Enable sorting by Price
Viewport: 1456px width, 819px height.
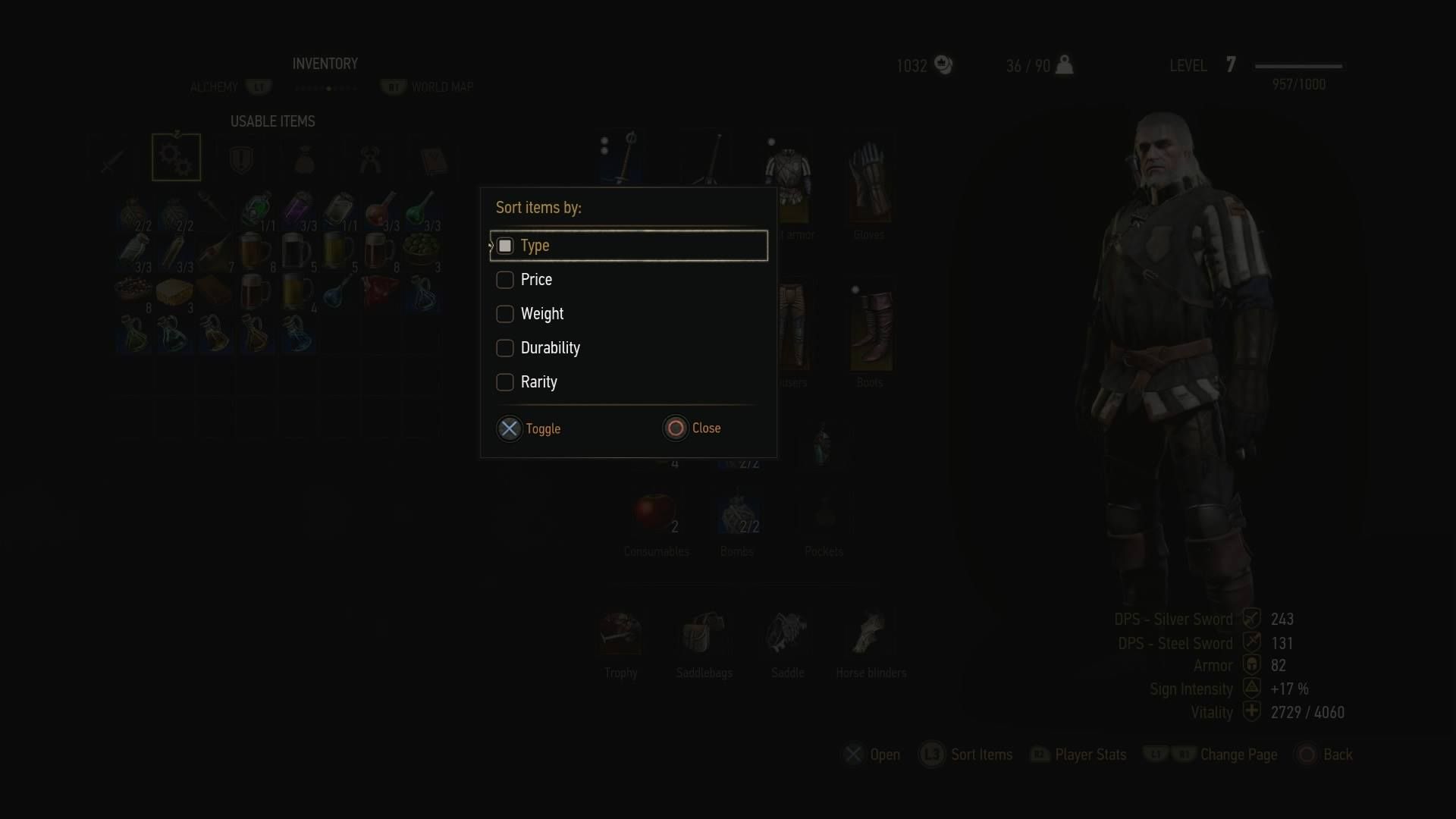pyautogui.click(x=505, y=280)
